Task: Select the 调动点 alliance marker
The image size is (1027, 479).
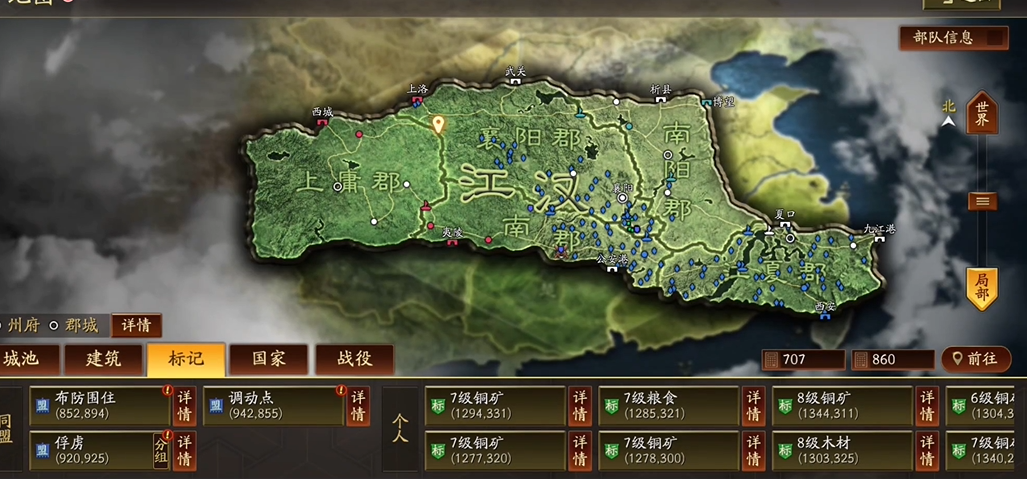Action: coord(274,405)
